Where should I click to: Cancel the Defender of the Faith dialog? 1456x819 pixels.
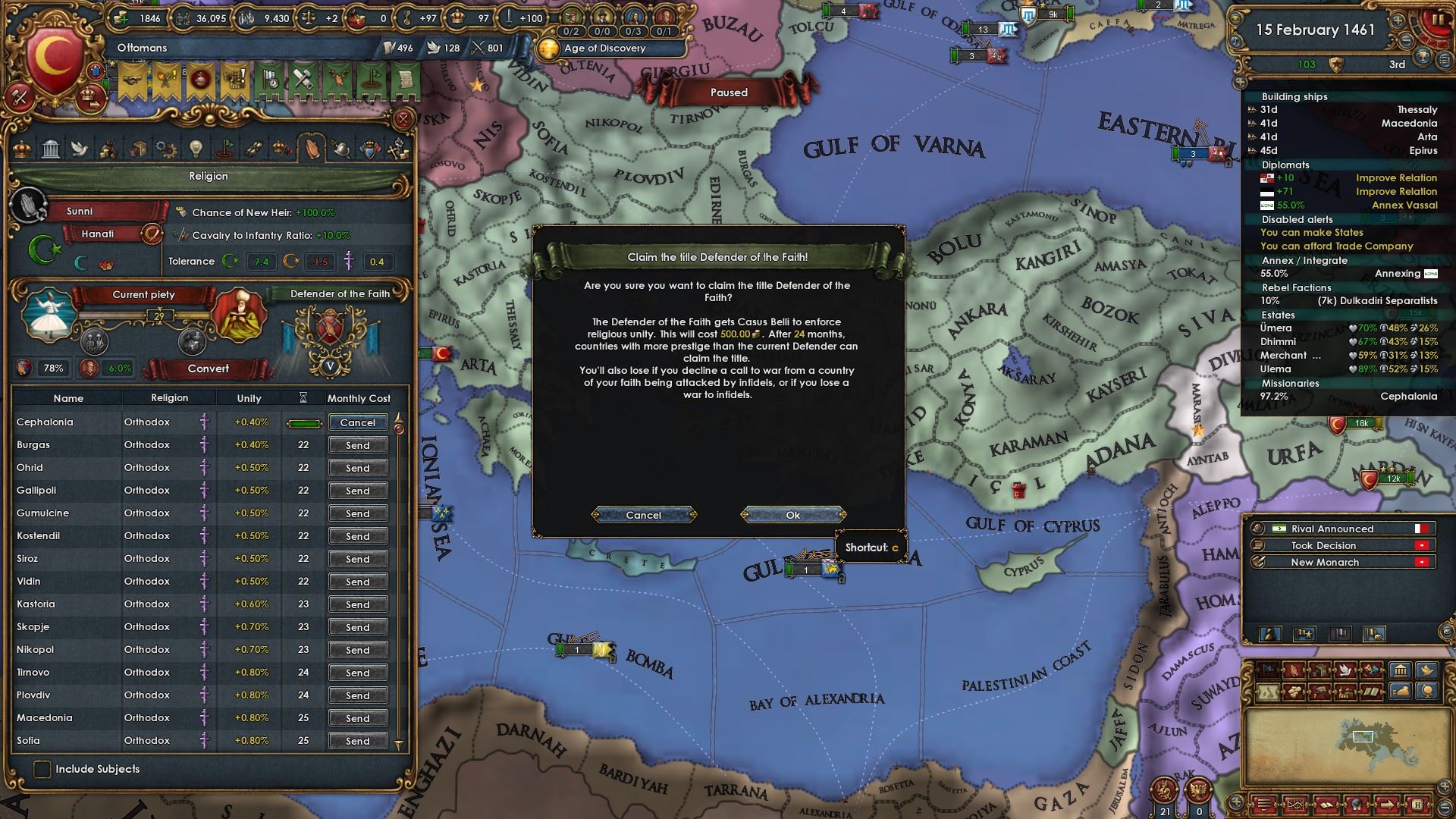pyautogui.click(x=643, y=515)
